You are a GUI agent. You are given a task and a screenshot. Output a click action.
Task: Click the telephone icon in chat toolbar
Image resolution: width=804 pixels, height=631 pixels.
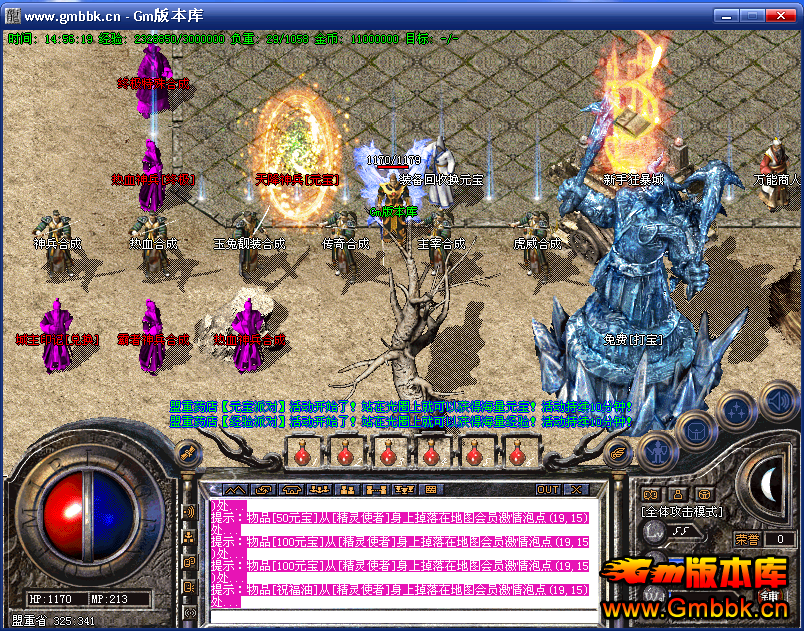(x=292, y=490)
